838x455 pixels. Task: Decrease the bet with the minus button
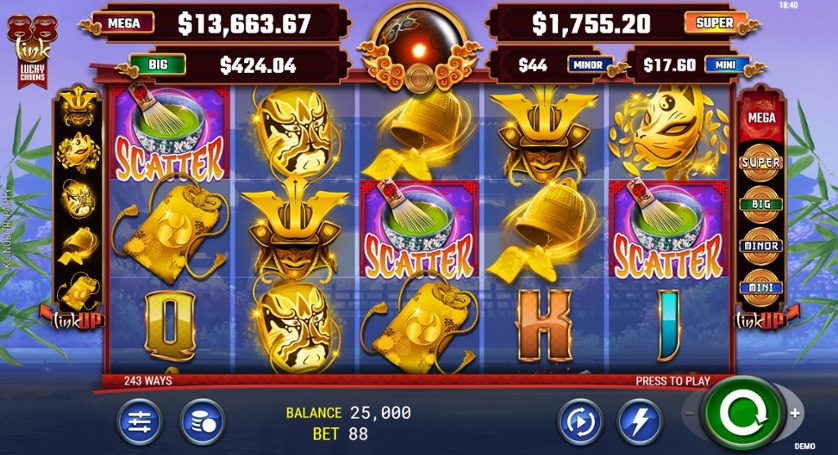[688, 413]
